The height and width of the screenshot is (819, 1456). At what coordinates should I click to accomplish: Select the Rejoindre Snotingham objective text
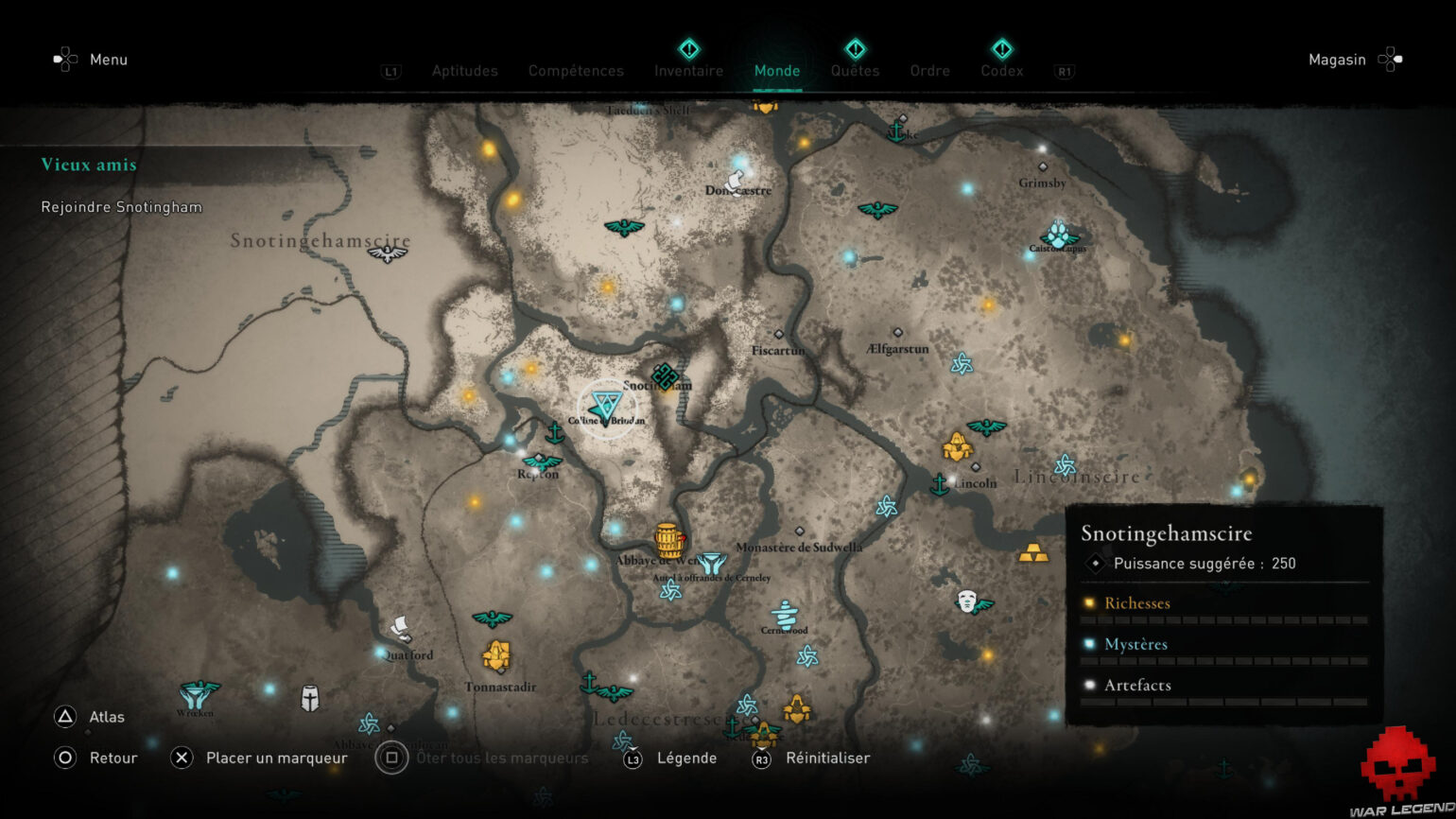tap(121, 206)
